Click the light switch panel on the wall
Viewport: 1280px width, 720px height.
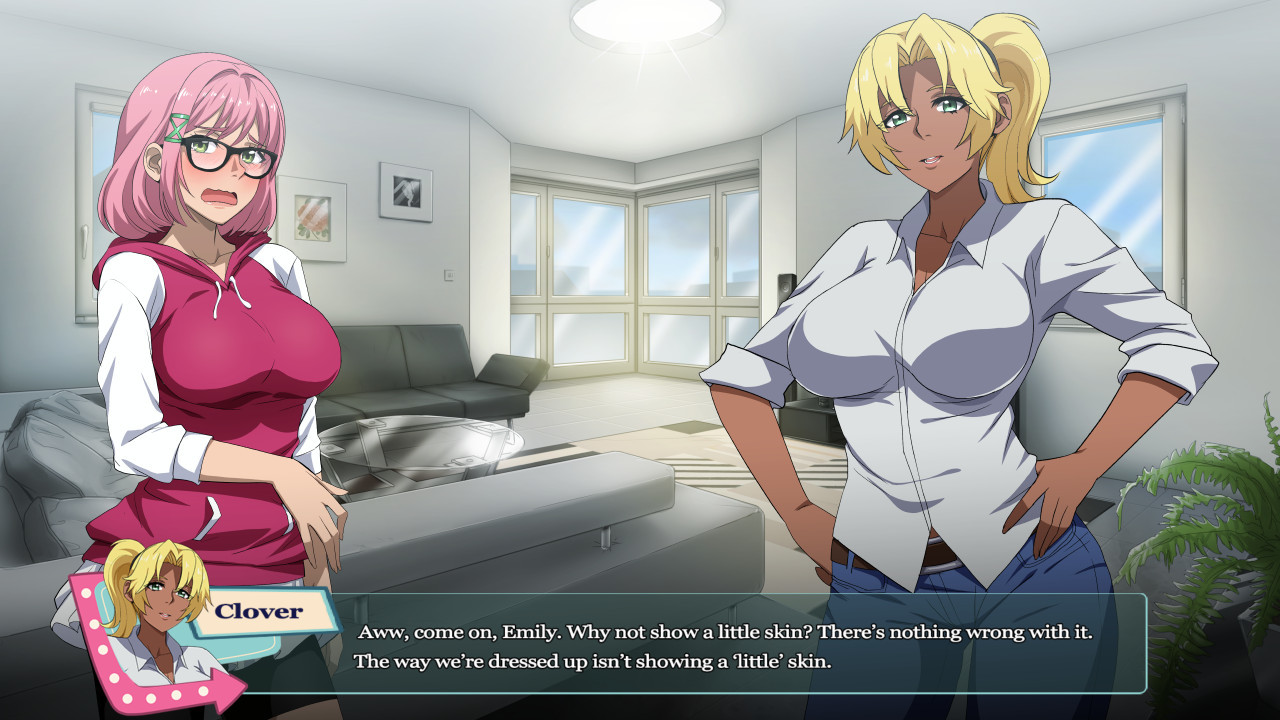click(x=449, y=274)
